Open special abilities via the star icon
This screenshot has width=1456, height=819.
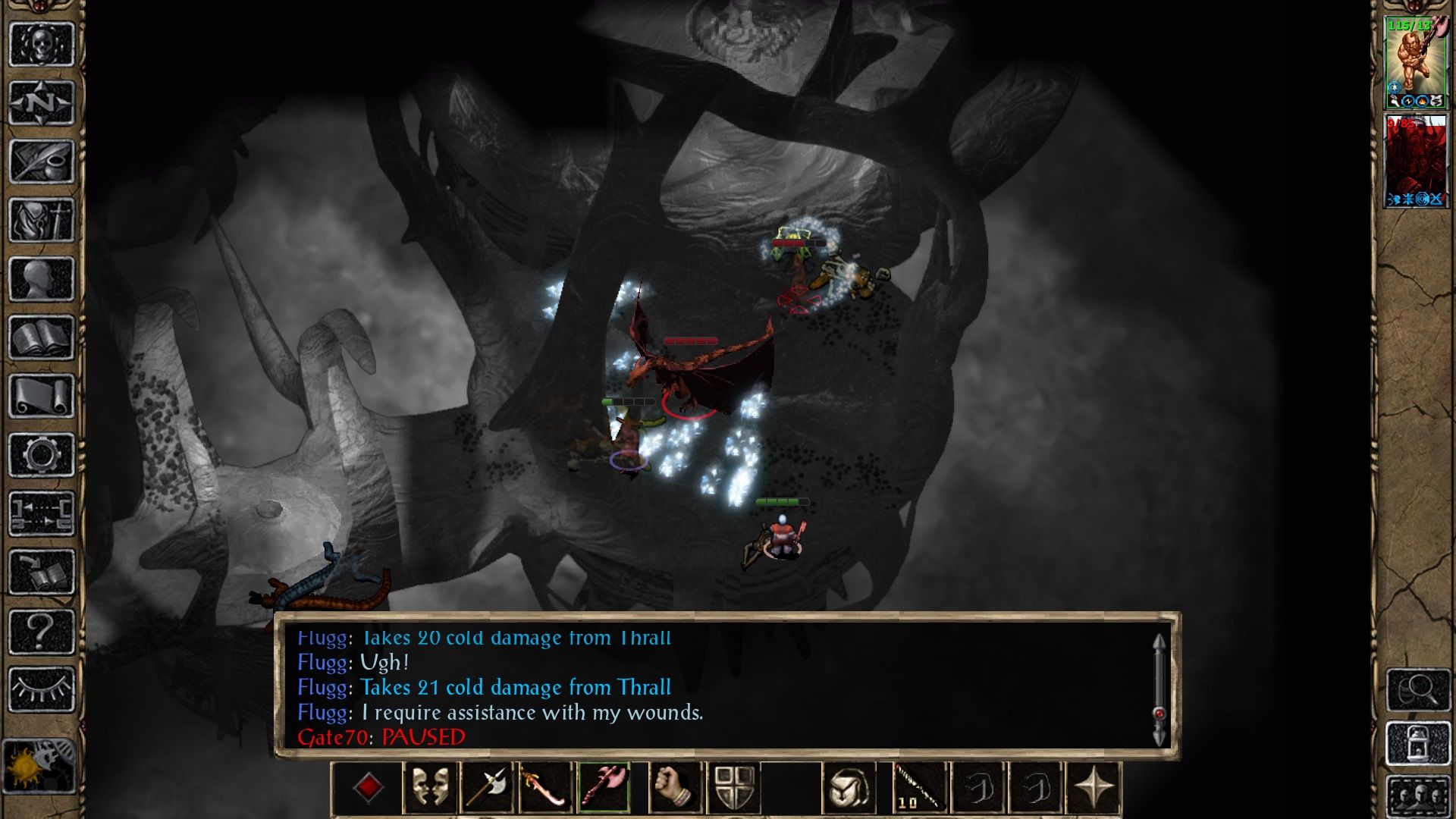coord(1092,786)
